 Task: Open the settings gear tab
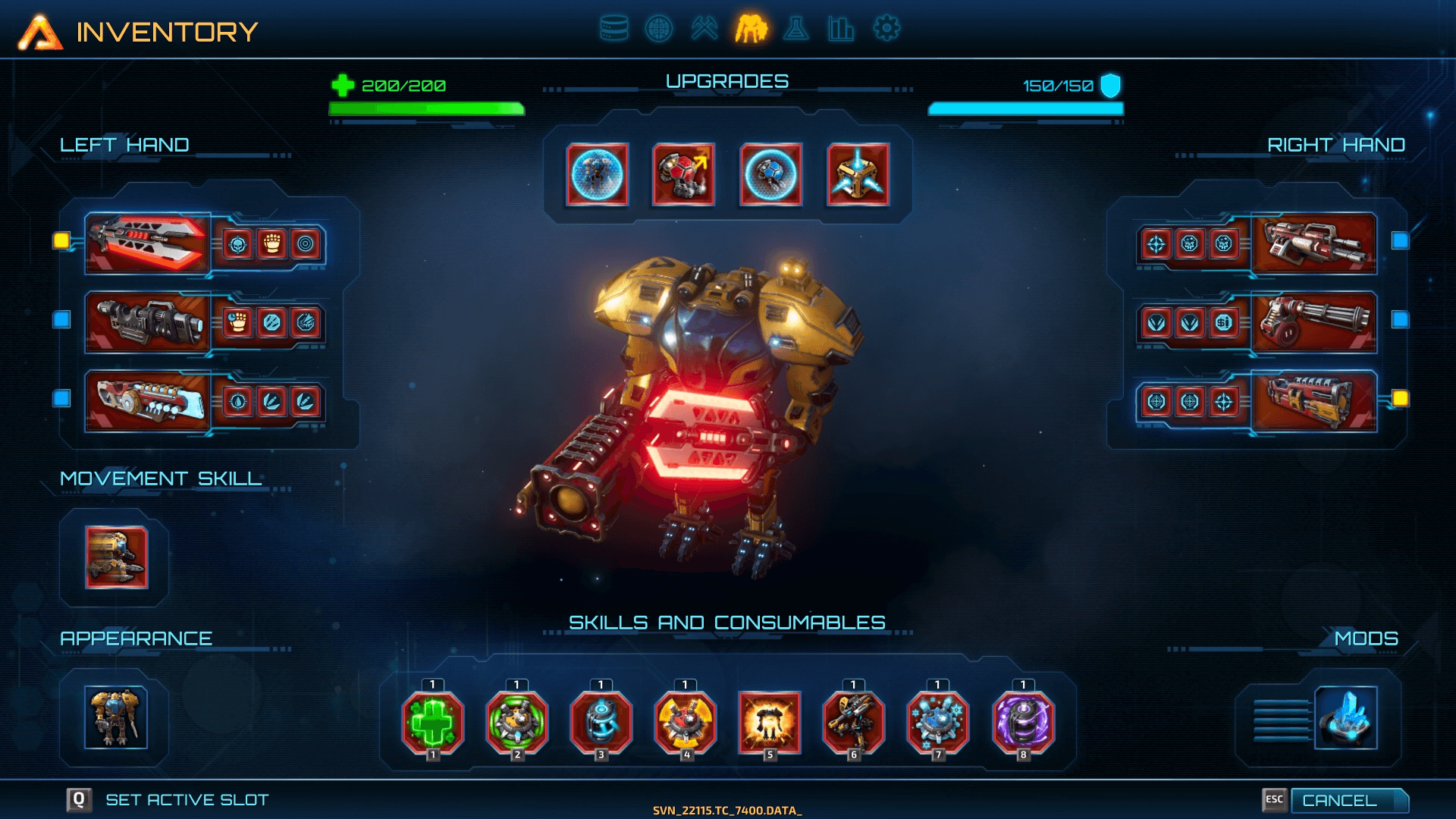pyautogui.click(x=886, y=29)
